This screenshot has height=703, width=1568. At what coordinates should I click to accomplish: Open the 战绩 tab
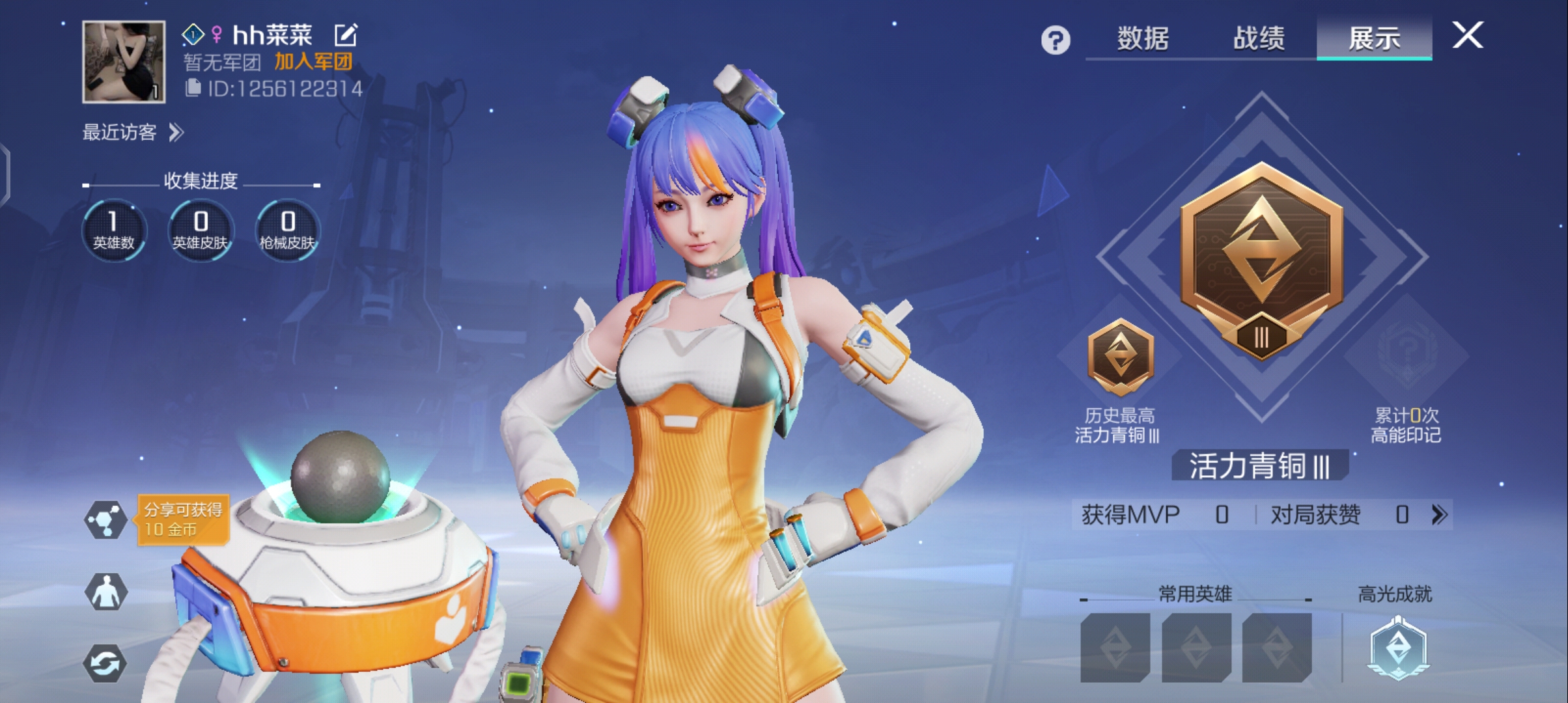pos(1259,38)
